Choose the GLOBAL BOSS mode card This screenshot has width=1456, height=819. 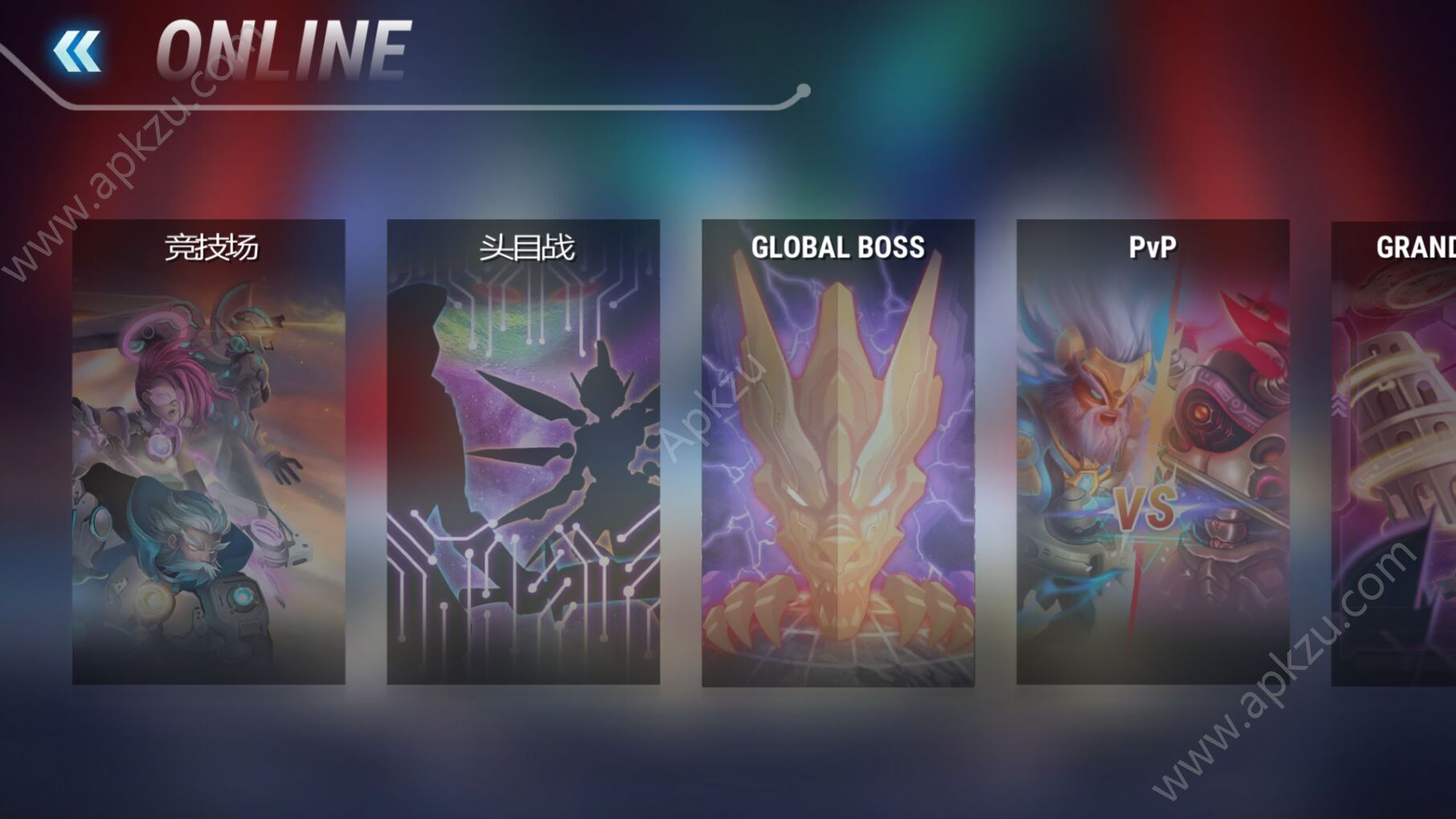point(838,452)
